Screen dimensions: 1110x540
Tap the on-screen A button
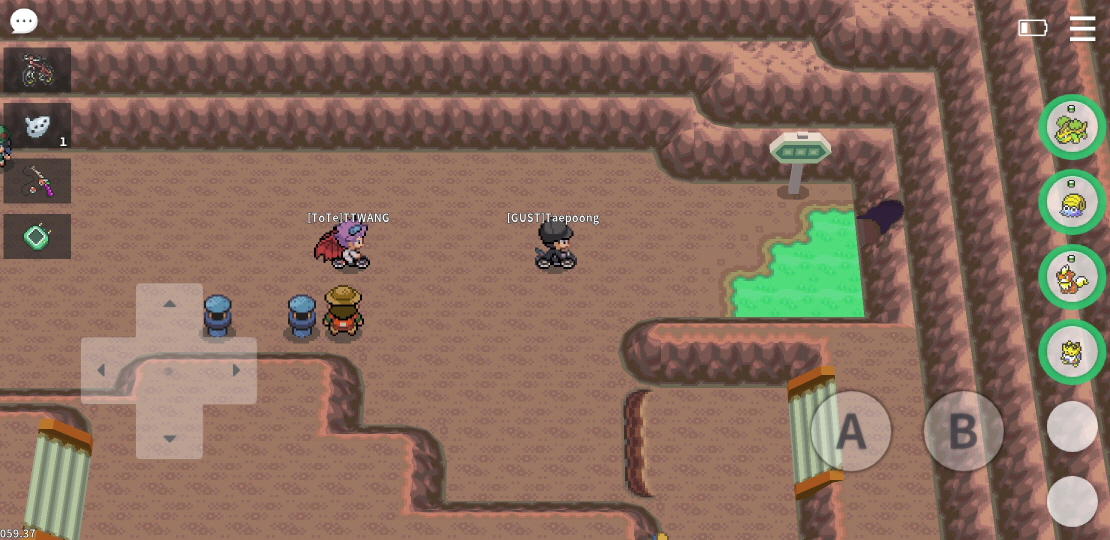click(851, 431)
